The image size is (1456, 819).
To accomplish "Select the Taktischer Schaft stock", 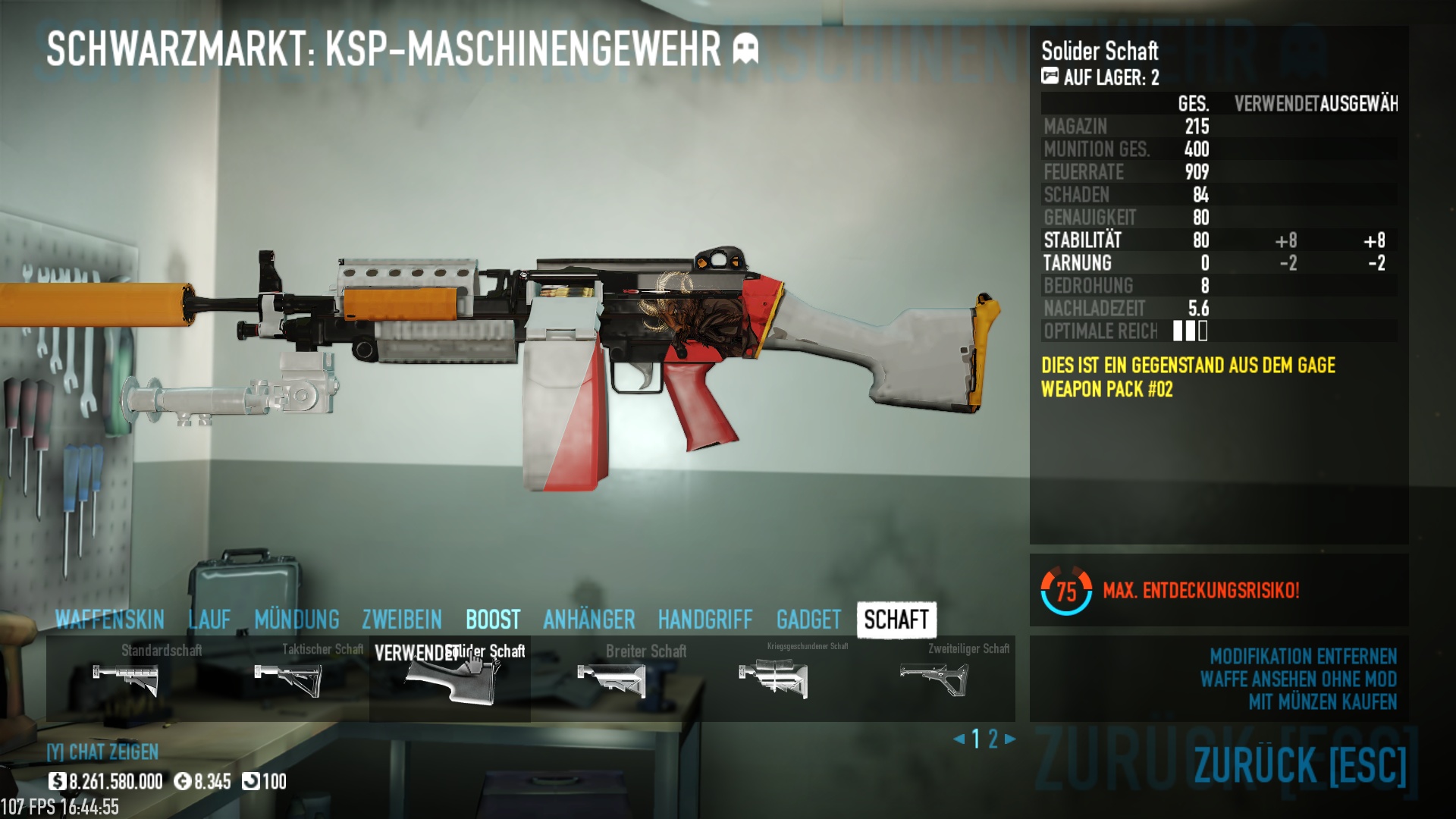I will (288, 678).
